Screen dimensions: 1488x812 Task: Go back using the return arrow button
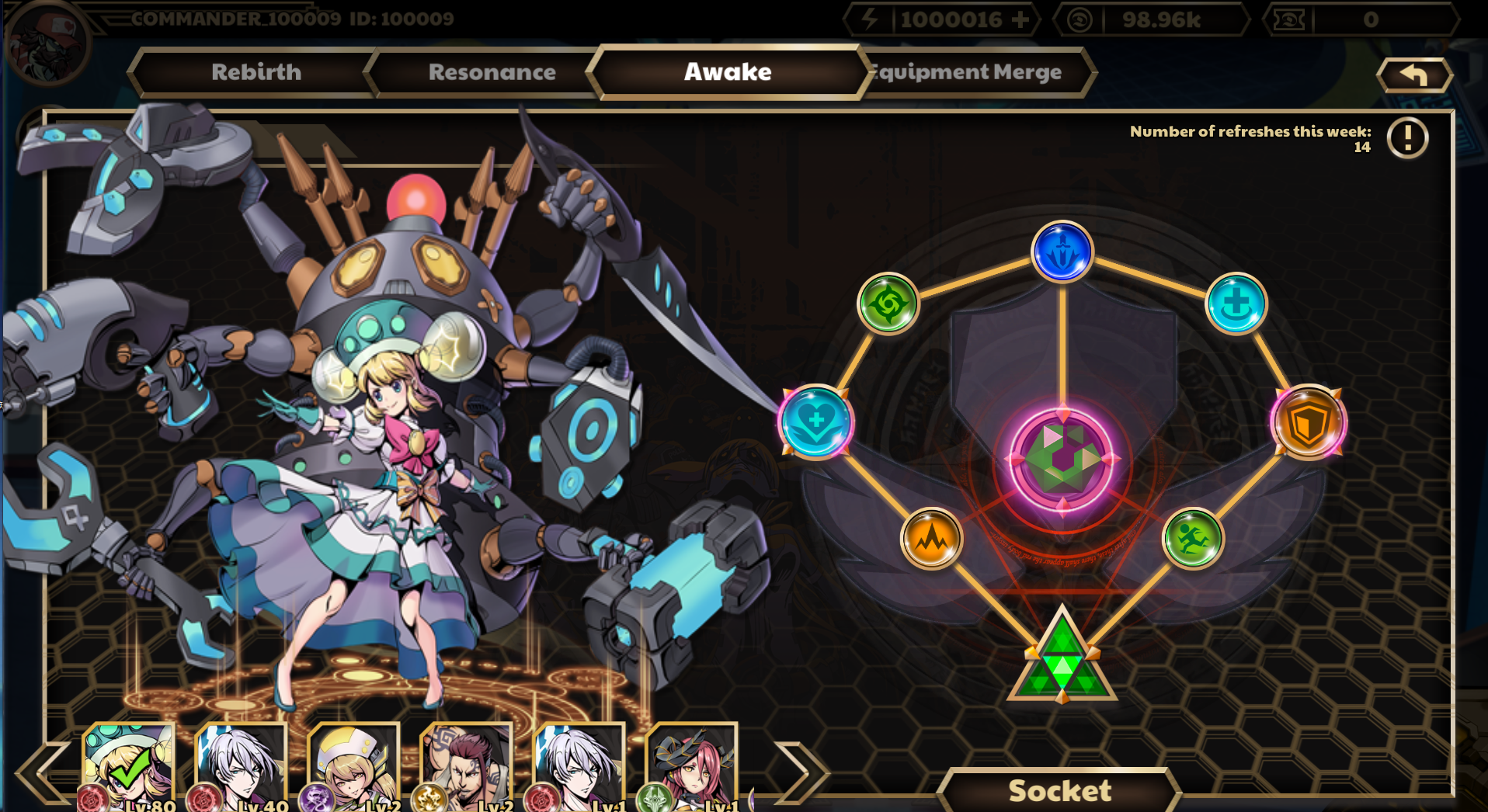click(x=1413, y=75)
